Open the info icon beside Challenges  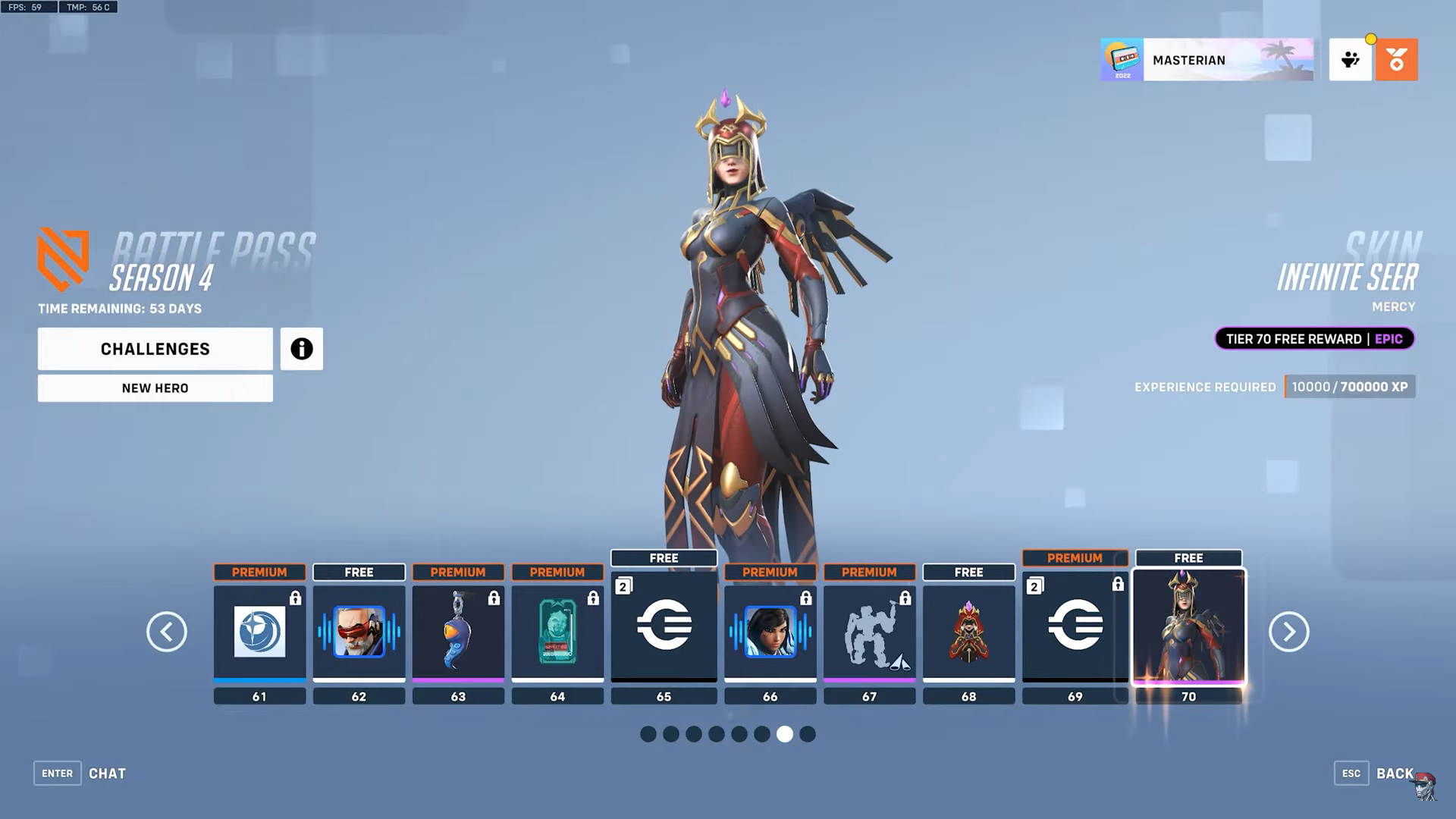tap(301, 349)
